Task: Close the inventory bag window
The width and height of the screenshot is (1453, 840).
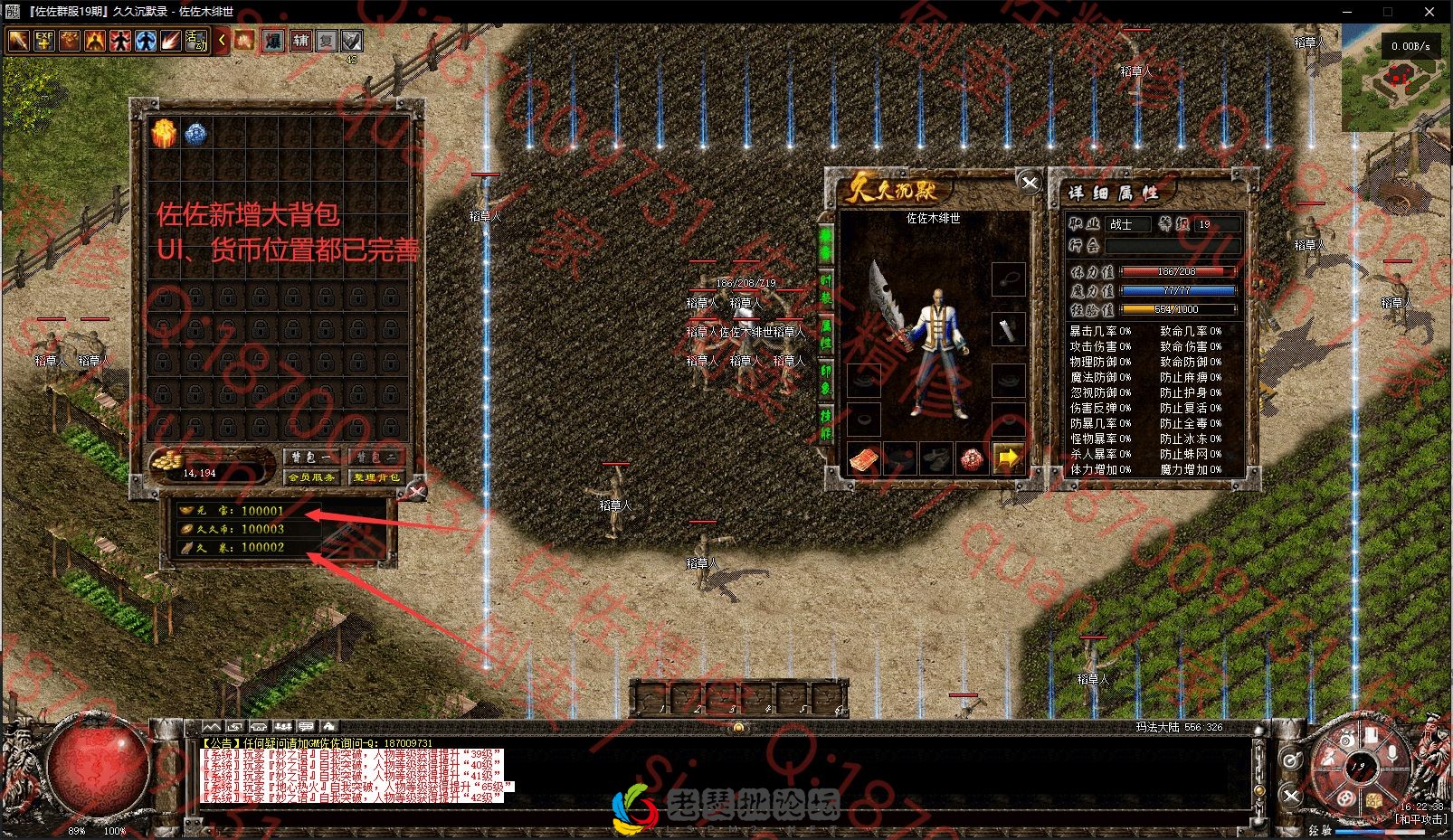Action: [x=415, y=491]
